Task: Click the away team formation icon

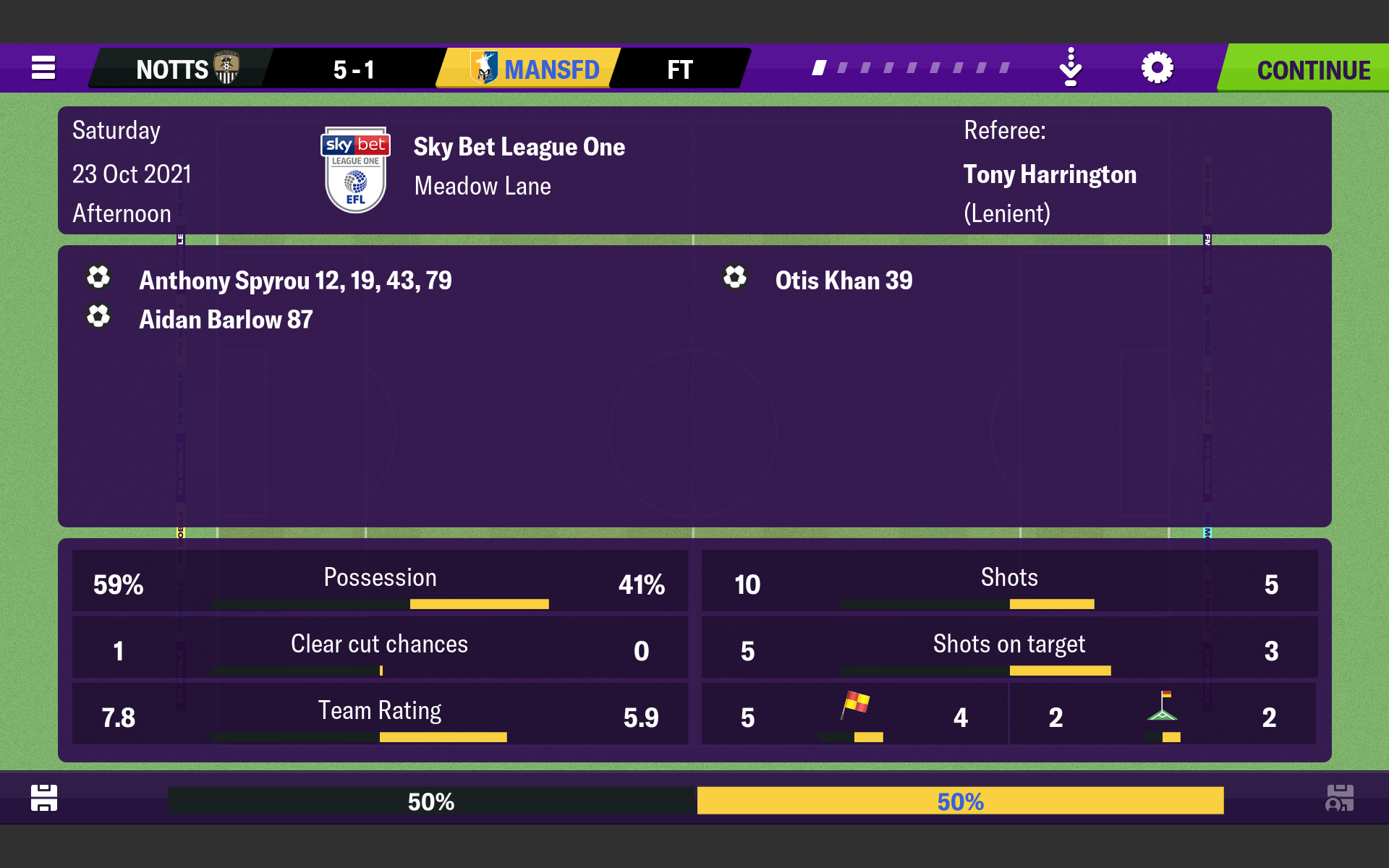Action: [1339, 798]
